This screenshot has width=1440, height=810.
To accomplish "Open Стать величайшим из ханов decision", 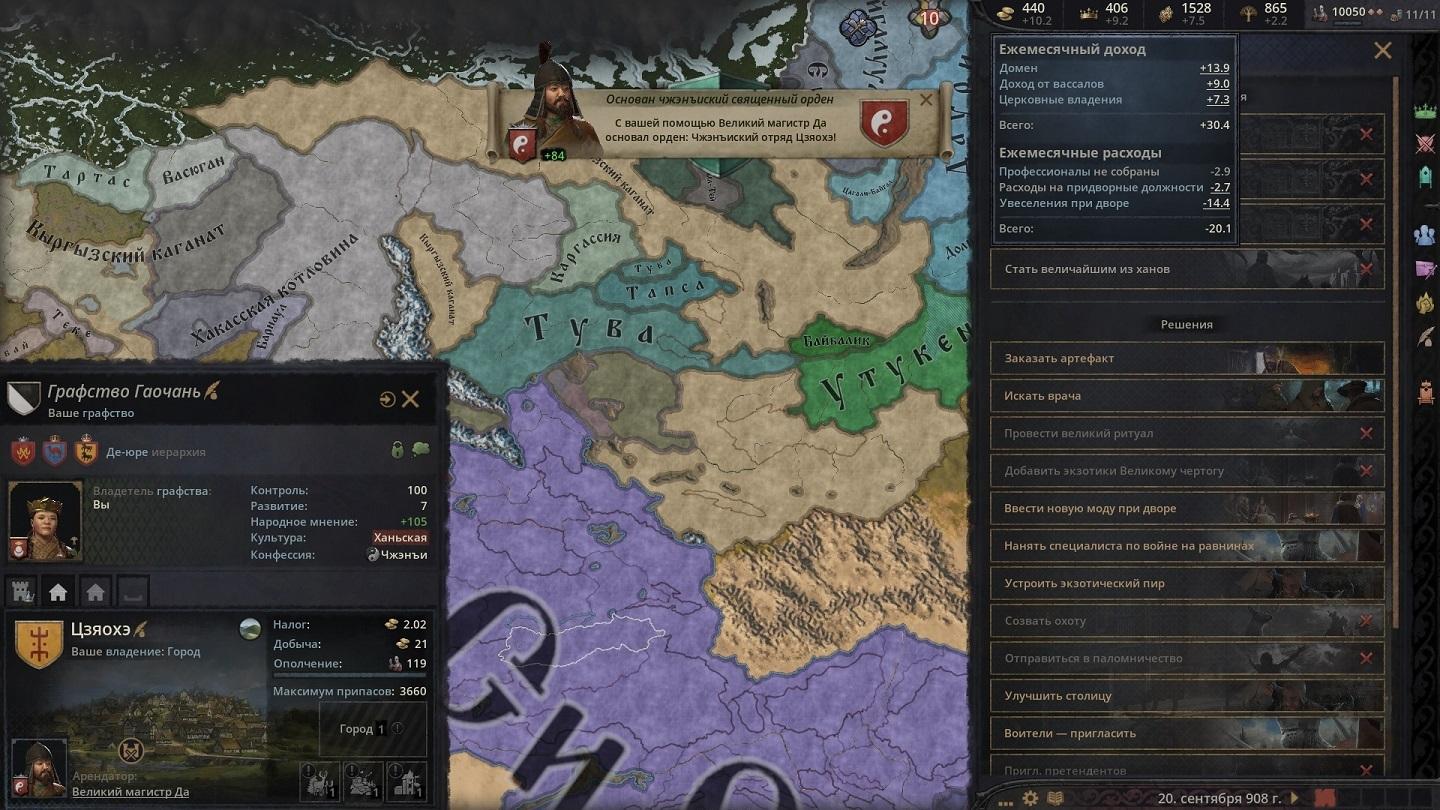I will coord(1187,269).
